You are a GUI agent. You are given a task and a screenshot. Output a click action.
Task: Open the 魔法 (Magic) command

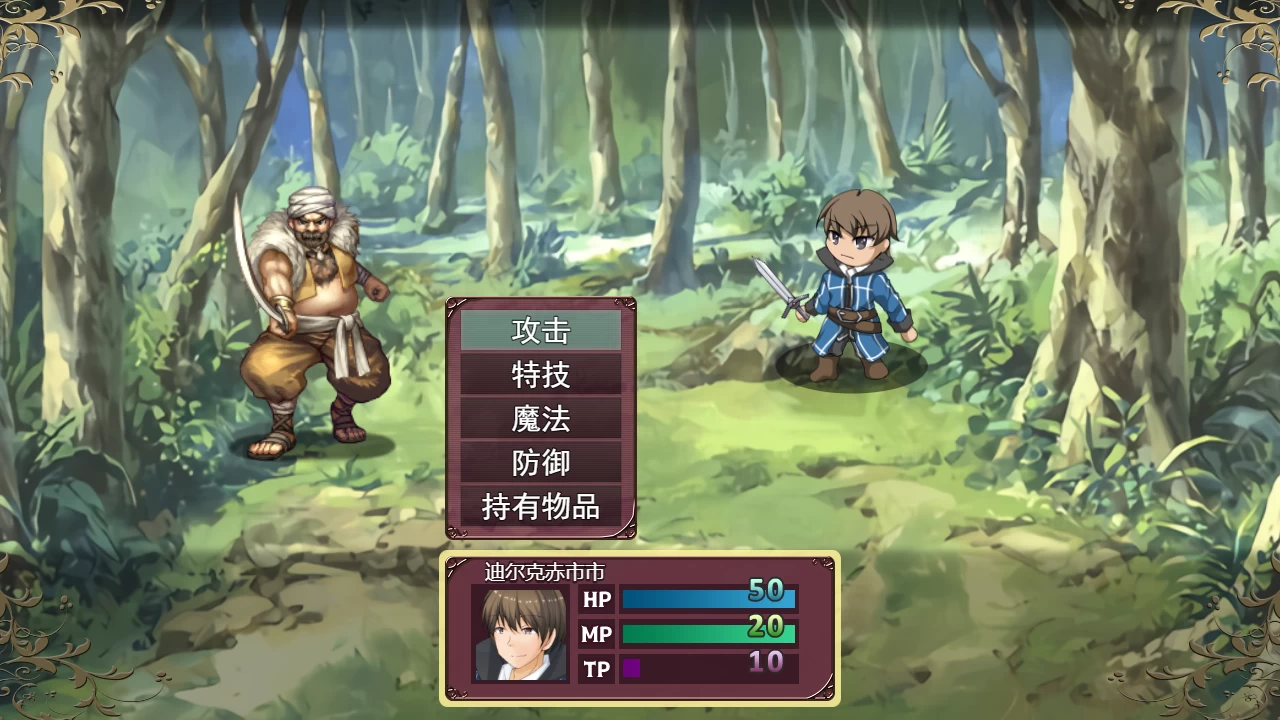[x=542, y=420]
